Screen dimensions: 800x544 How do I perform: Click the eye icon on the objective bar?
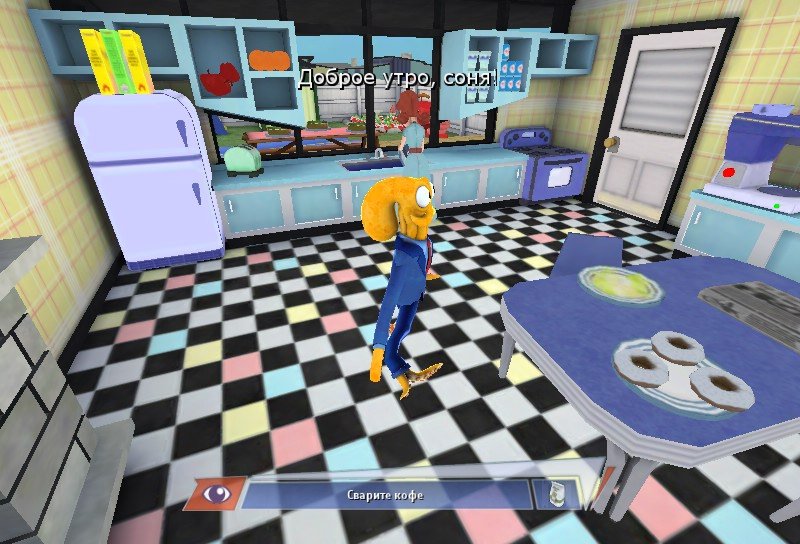pyautogui.click(x=214, y=492)
